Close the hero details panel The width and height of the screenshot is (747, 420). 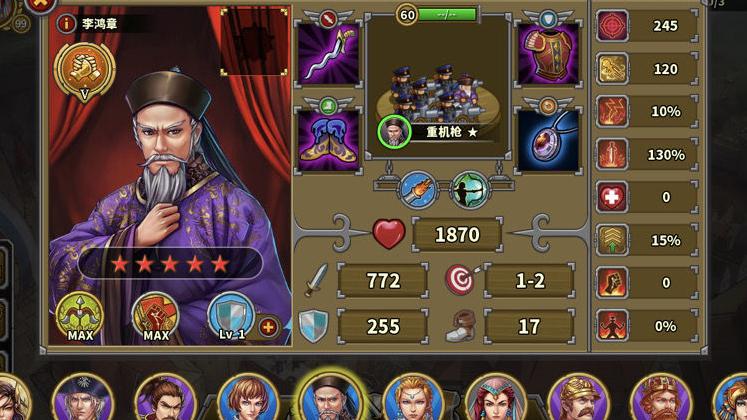point(39,4)
